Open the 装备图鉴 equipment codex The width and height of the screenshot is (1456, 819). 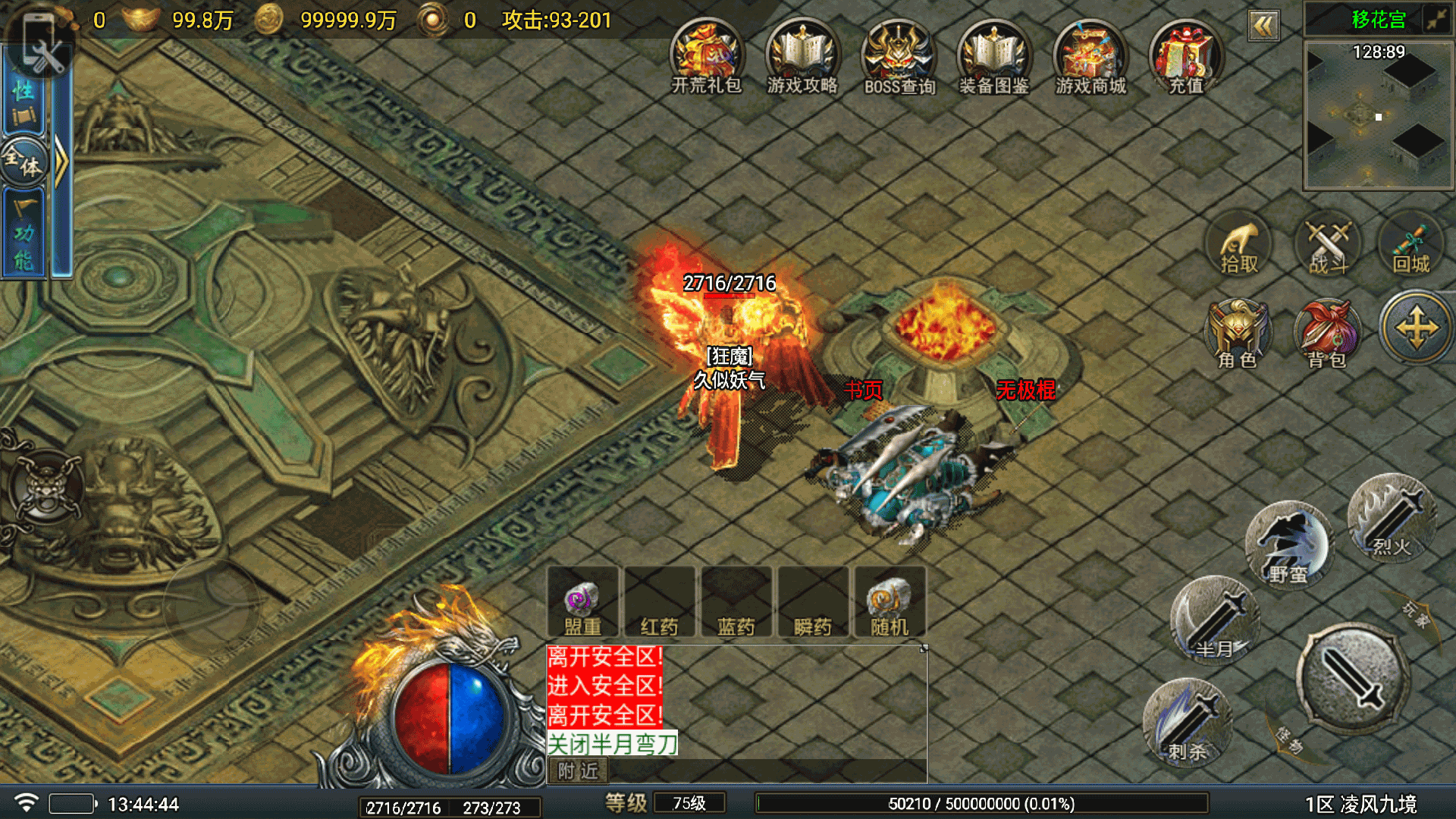click(994, 58)
